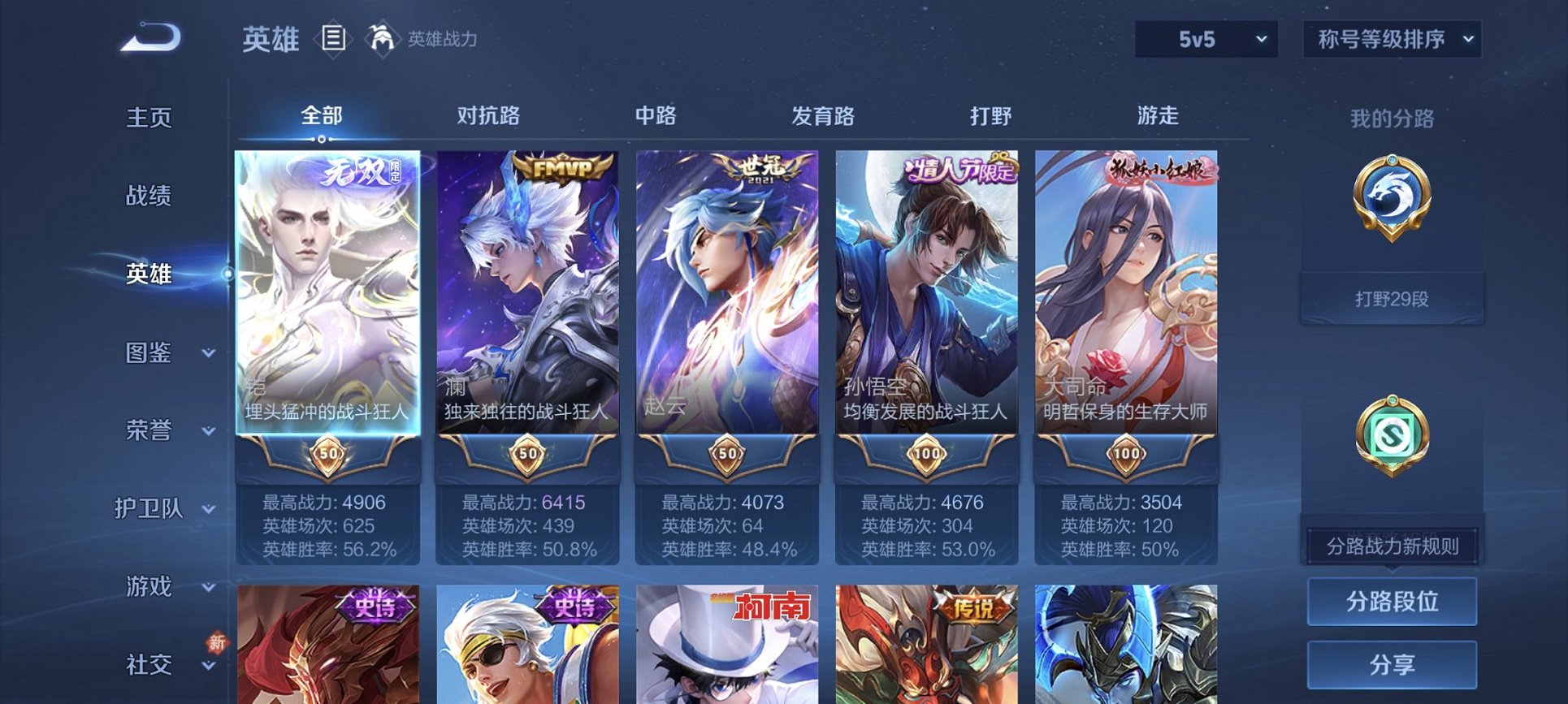Select 荣誉 in the left sidebar
Viewport: 1568px width, 704px height.
150,431
